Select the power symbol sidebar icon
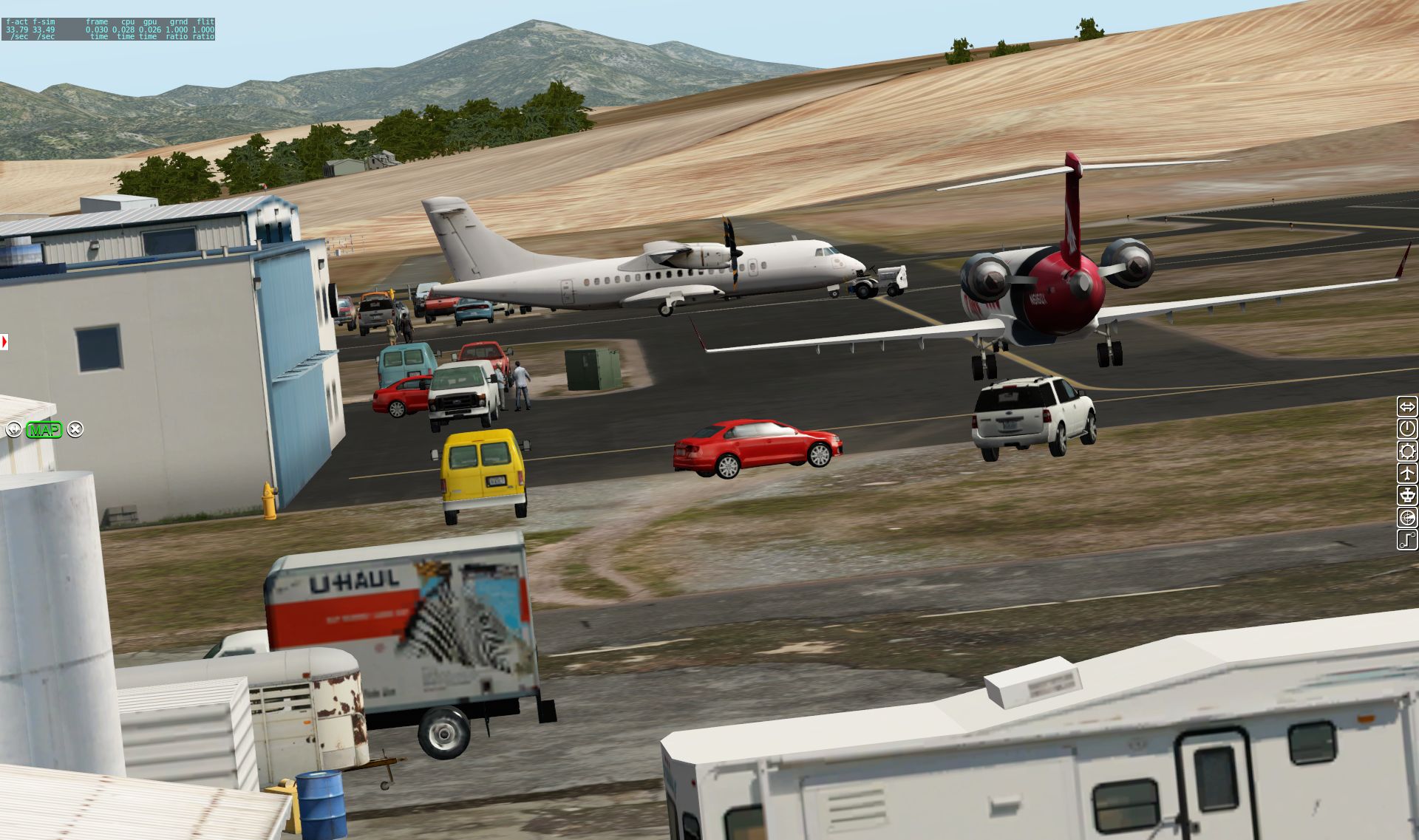 [1407, 428]
